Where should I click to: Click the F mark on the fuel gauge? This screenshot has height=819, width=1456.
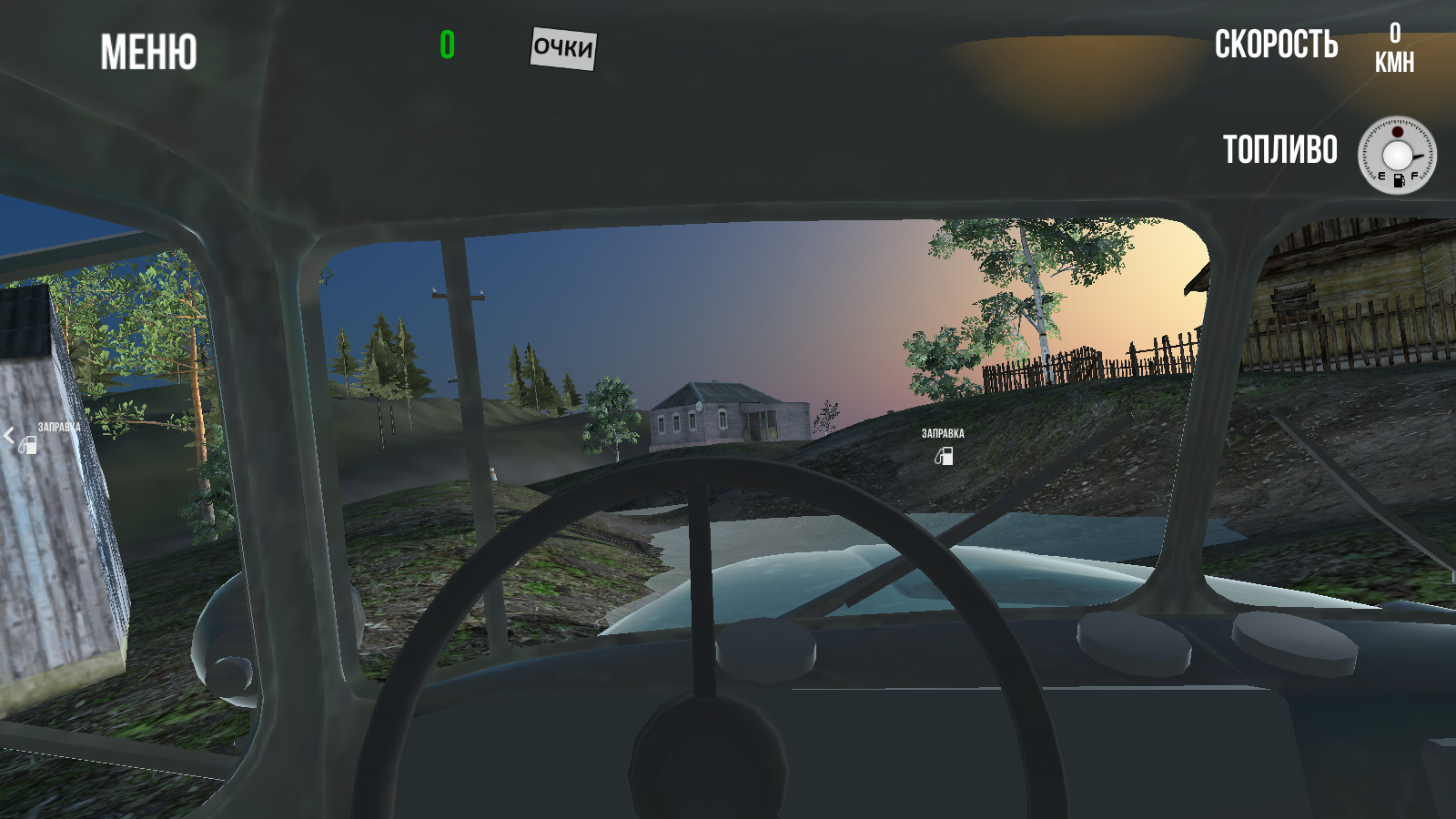coord(1415,175)
